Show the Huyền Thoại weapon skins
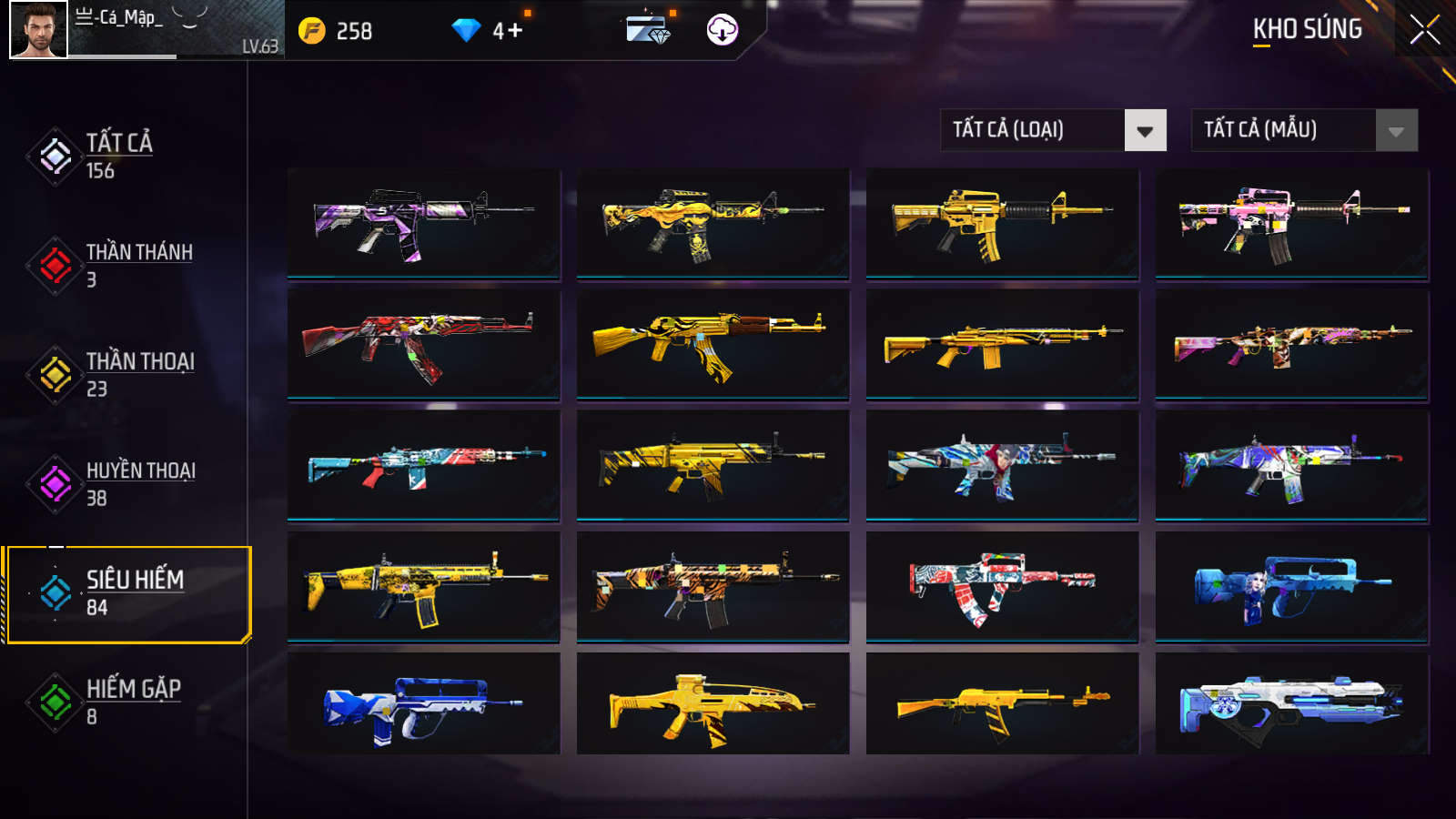This screenshot has height=819, width=1456. click(x=140, y=483)
